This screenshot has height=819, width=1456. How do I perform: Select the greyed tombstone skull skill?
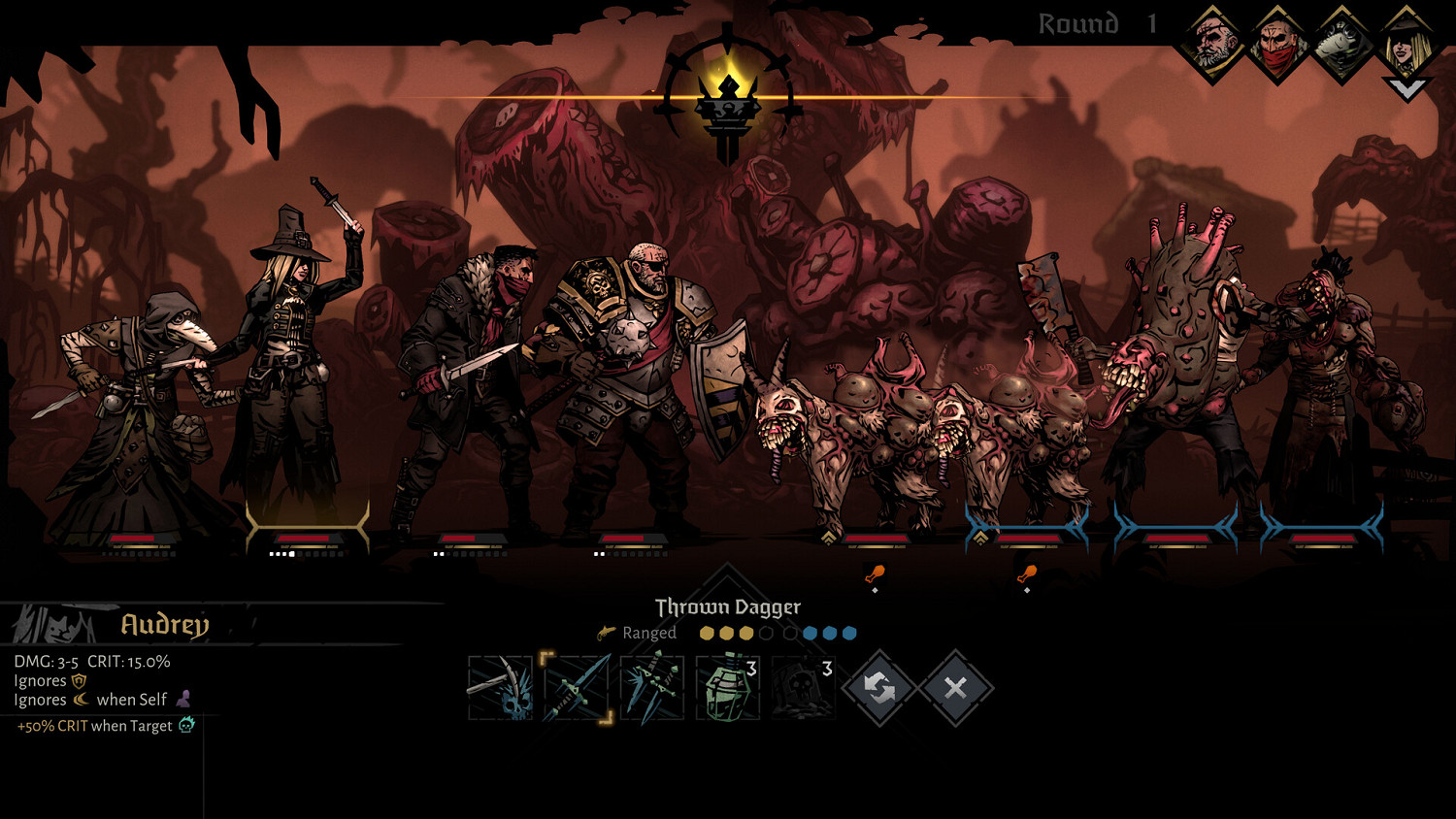[803, 688]
